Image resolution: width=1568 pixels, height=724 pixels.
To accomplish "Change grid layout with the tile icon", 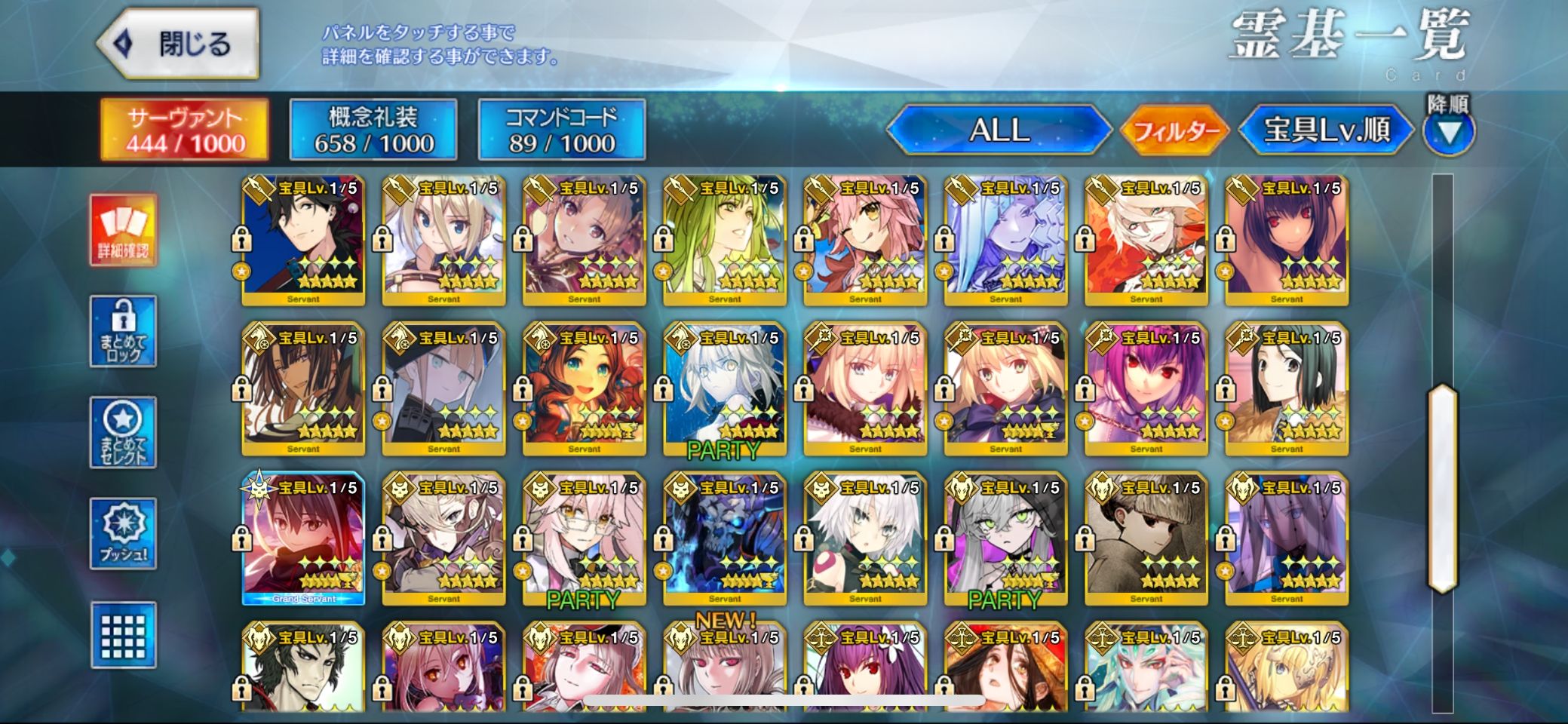I will click(123, 635).
